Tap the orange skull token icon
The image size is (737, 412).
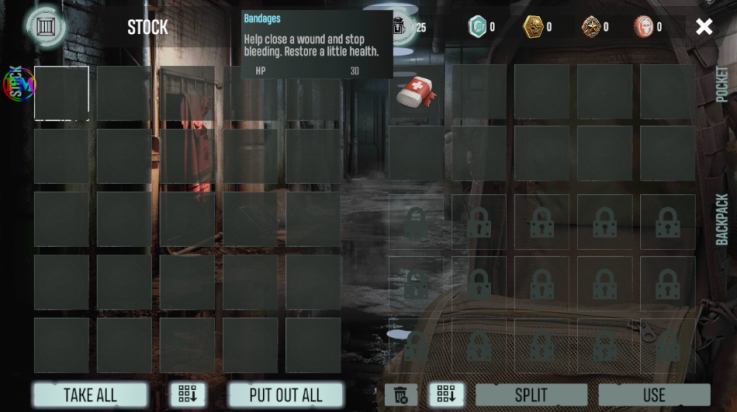point(644,27)
